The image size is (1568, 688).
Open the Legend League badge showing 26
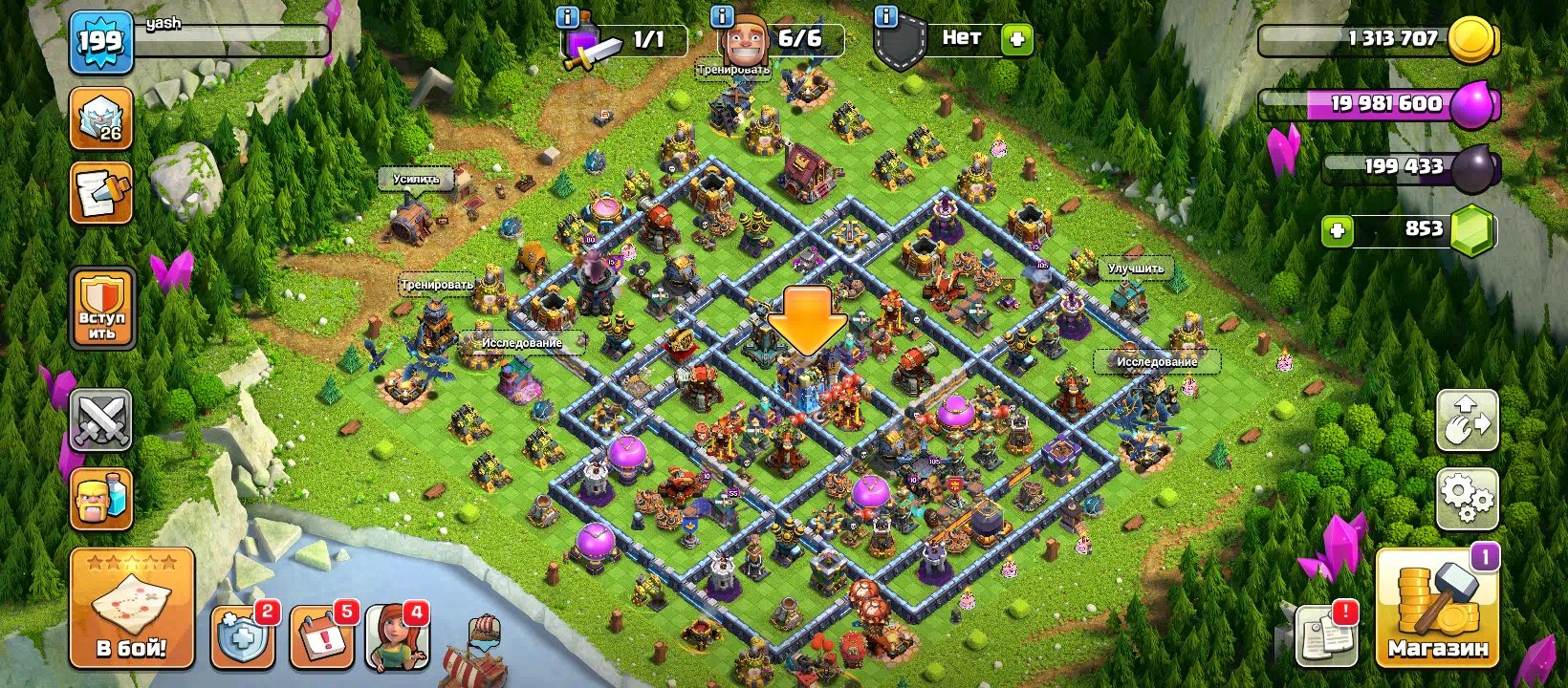click(99, 118)
